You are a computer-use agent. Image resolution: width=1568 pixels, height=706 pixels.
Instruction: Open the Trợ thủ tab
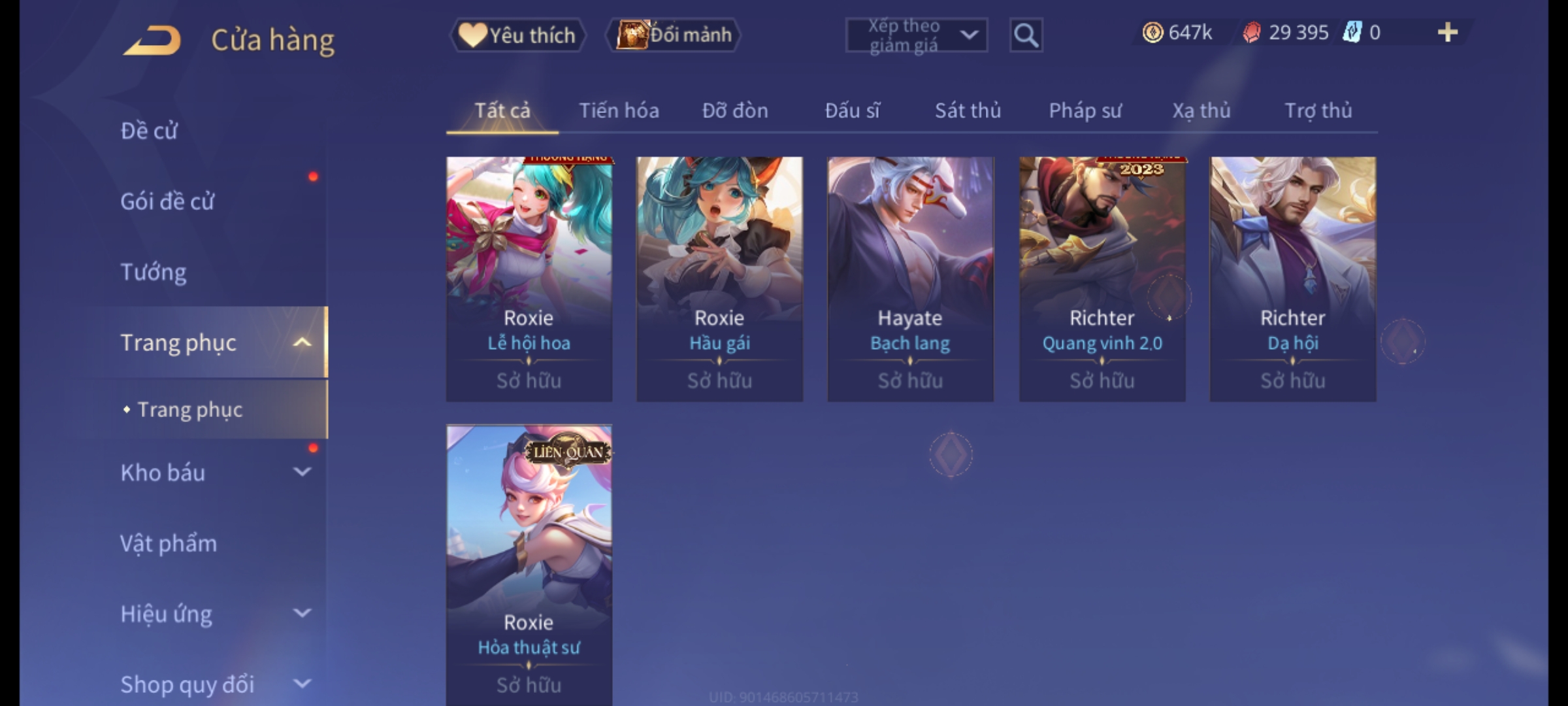(x=1318, y=111)
